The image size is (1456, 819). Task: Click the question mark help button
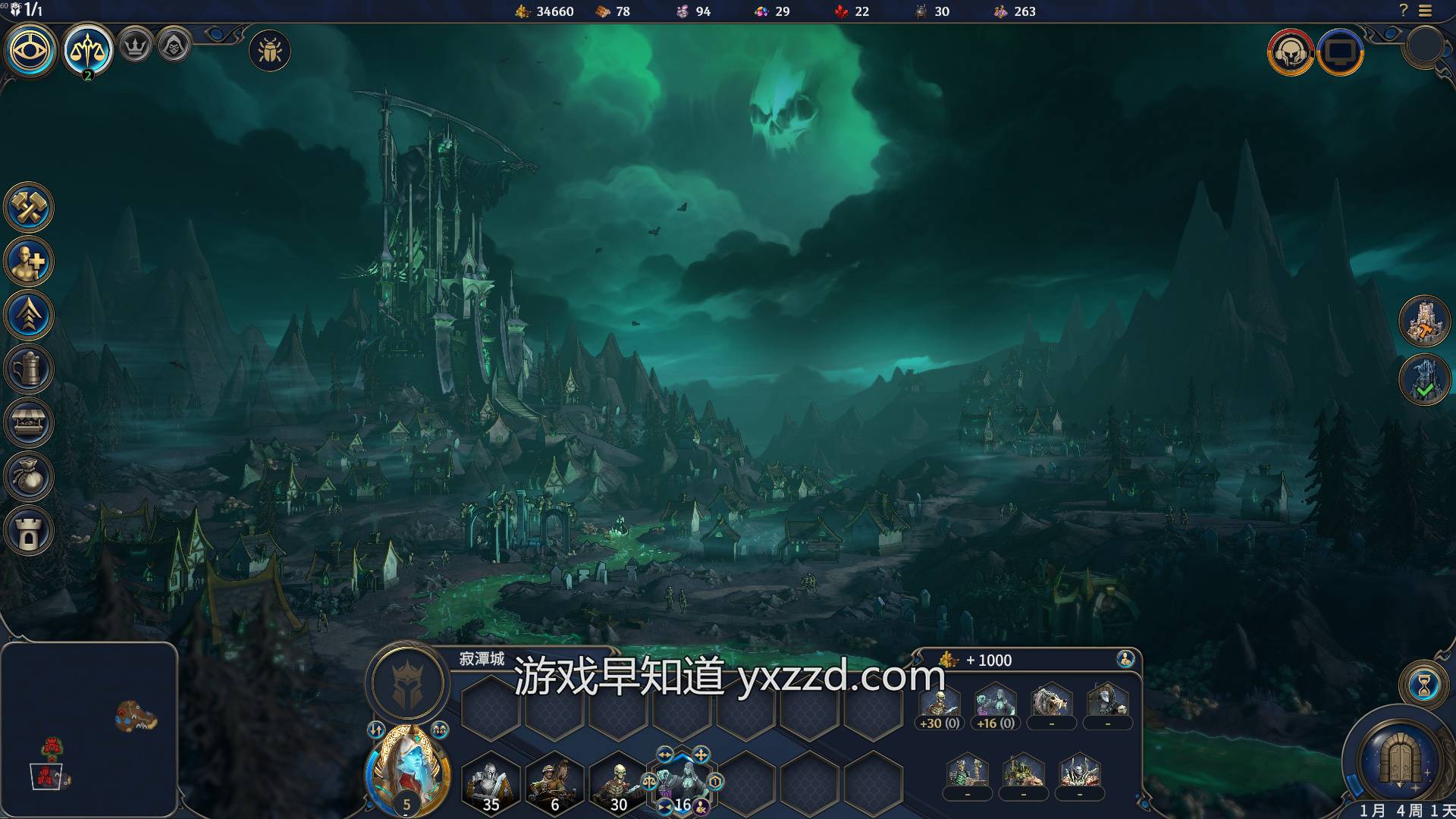click(1403, 11)
